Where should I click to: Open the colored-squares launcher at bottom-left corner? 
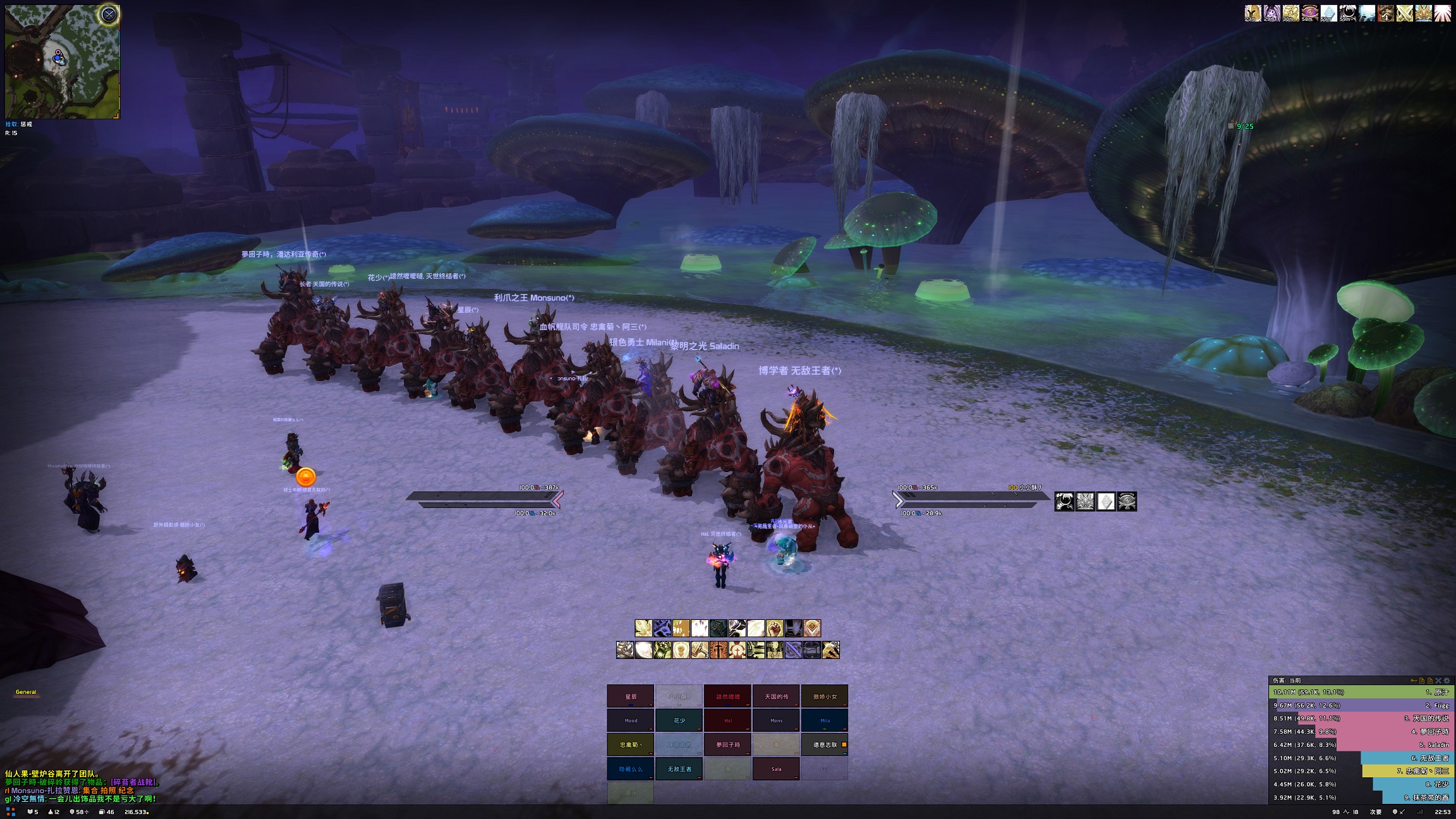pos(11,811)
